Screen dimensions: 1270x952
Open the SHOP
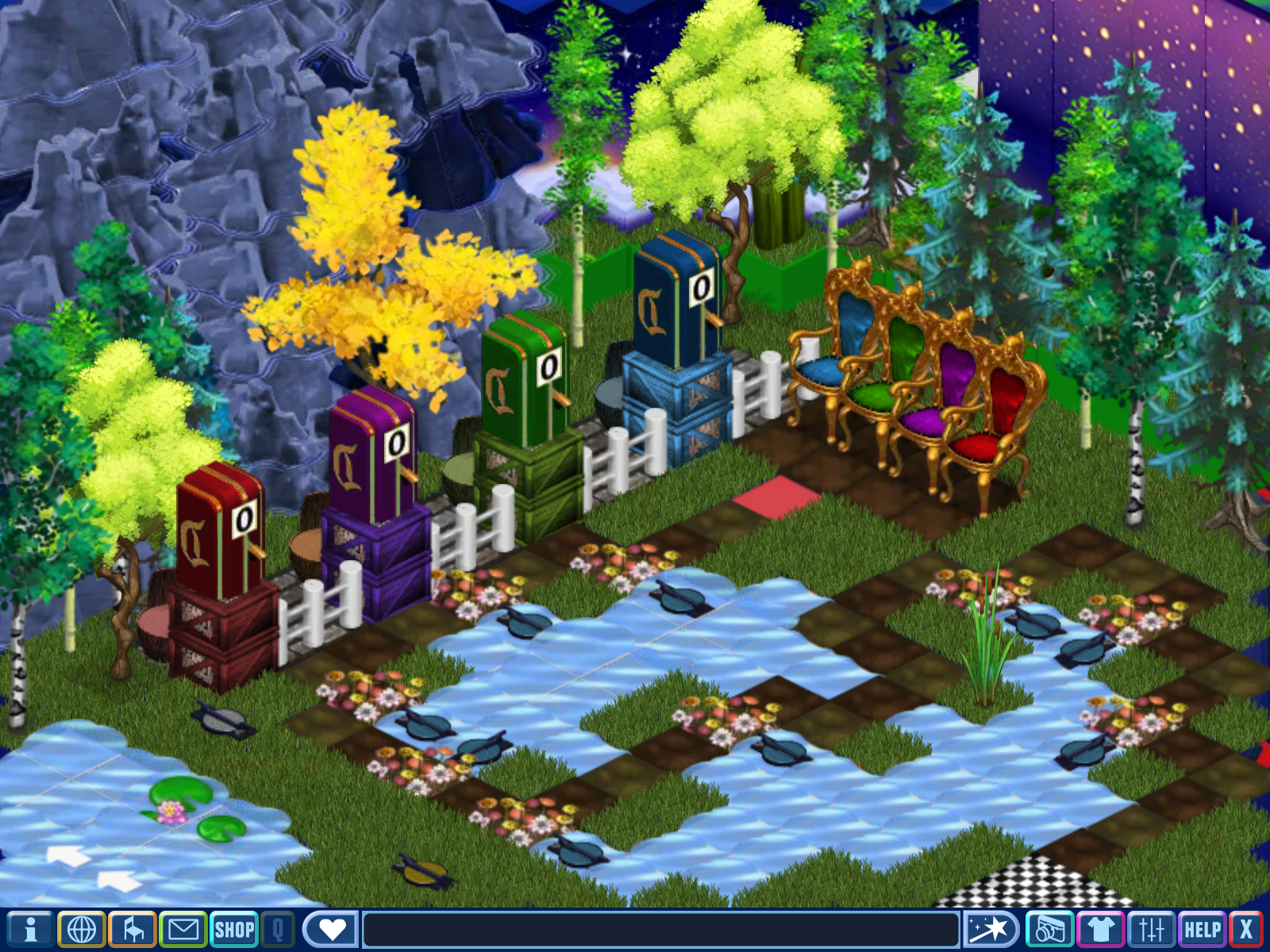pos(234,929)
